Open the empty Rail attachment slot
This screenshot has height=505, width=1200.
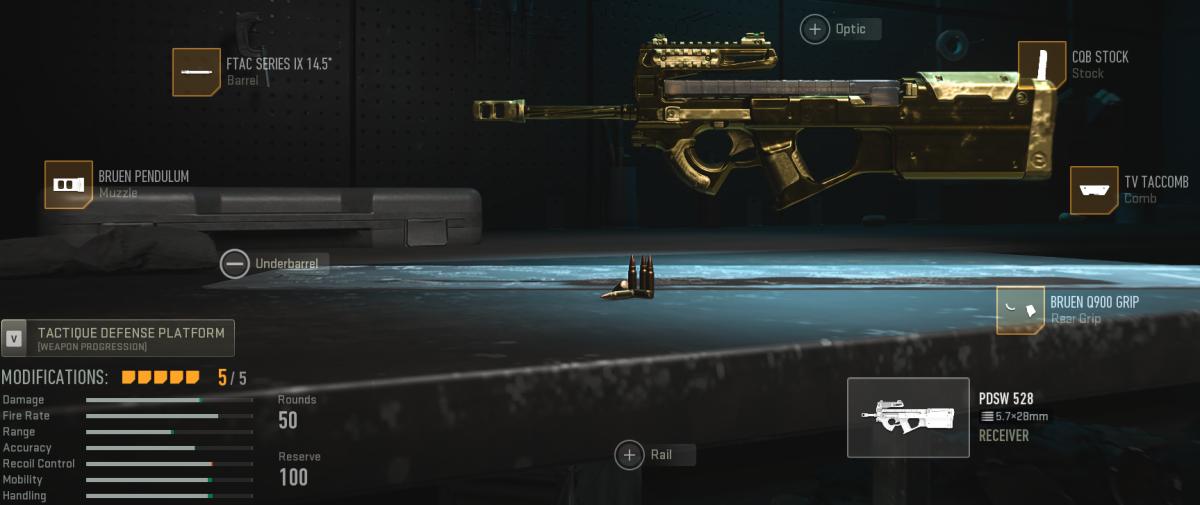[630, 455]
